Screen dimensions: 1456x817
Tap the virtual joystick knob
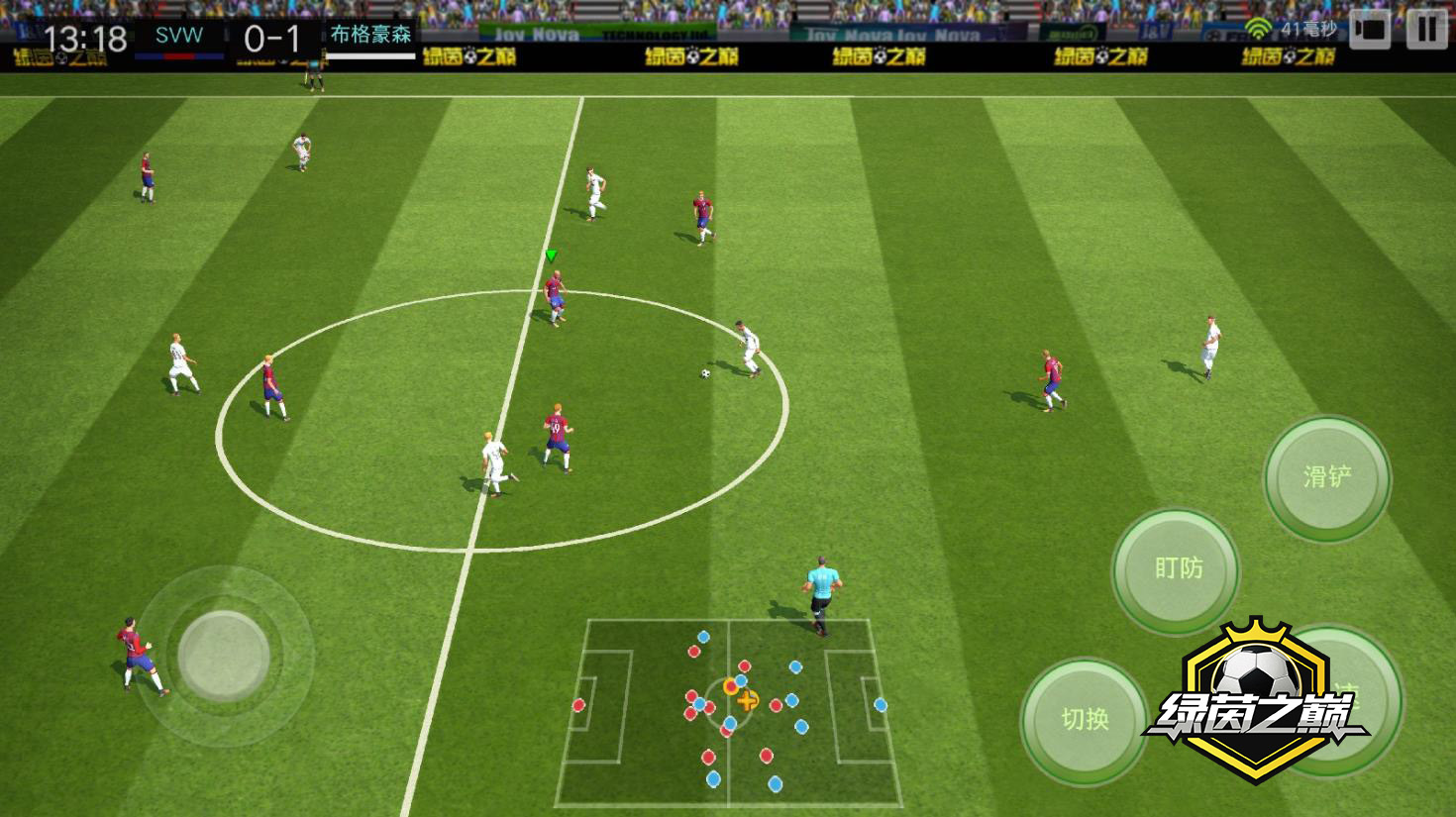point(224,656)
